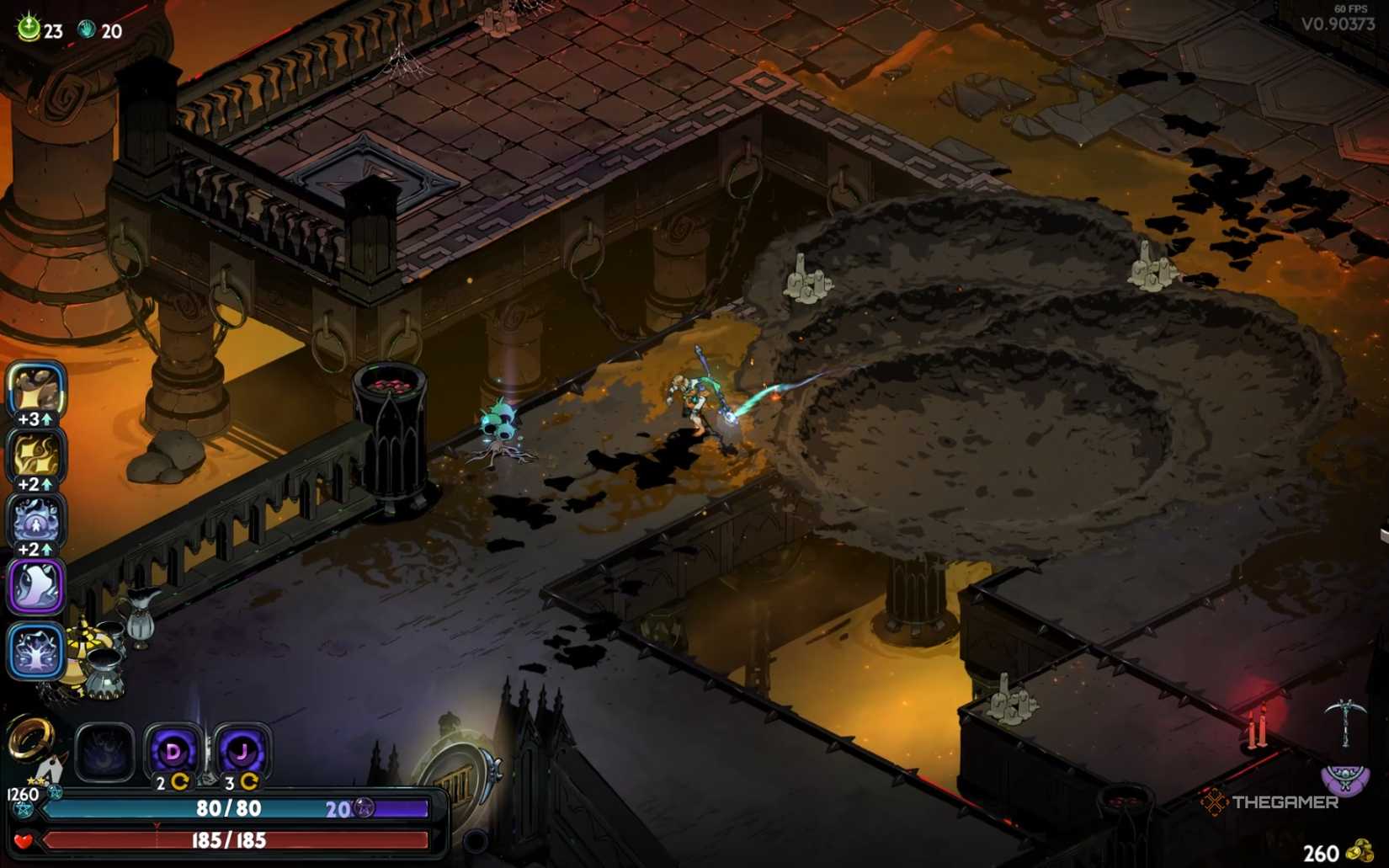The height and width of the screenshot is (868, 1389).
Task: Select the J hex ability slot icon
Action: point(242,750)
